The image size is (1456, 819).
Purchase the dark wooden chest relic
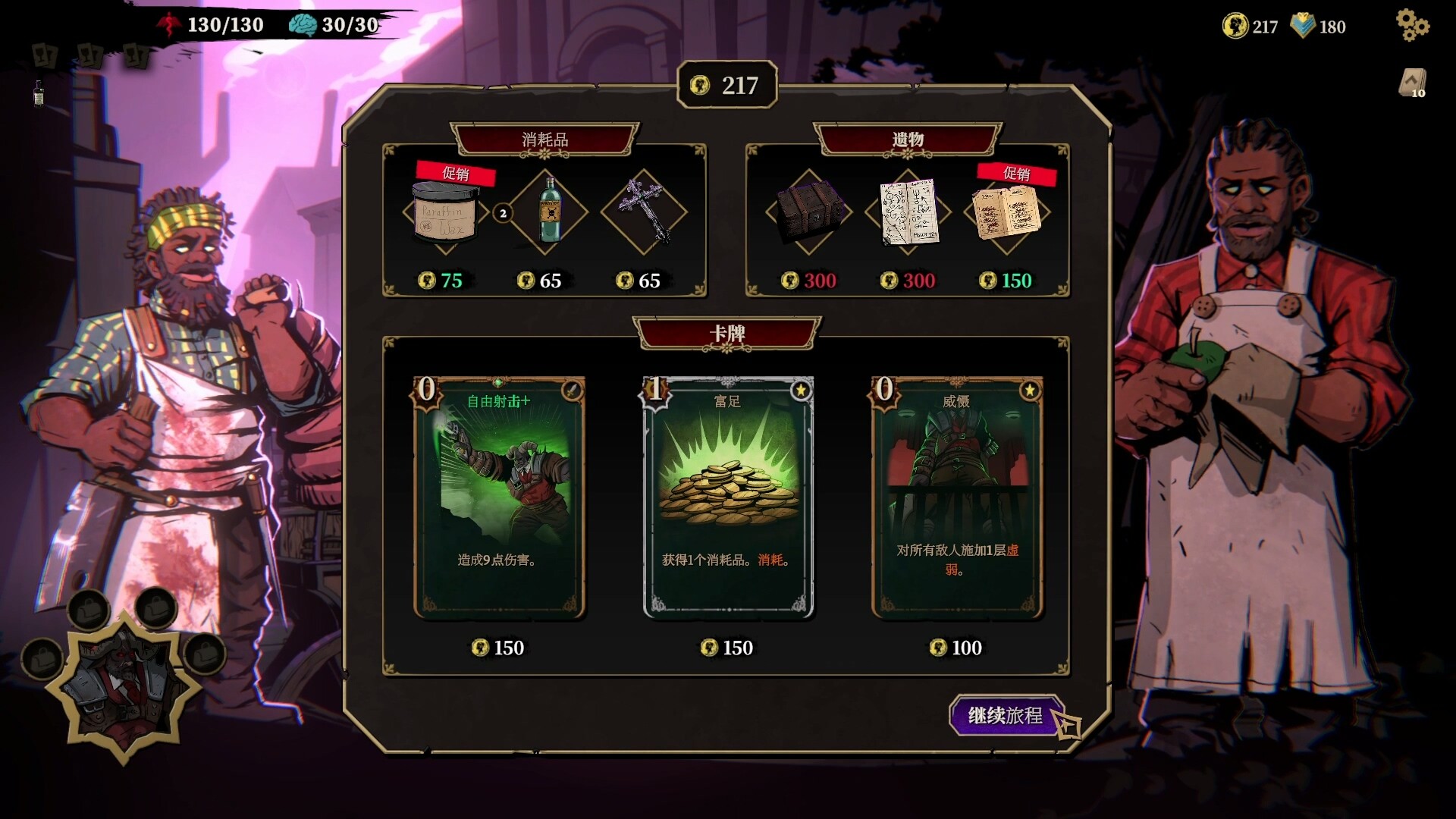click(808, 212)
